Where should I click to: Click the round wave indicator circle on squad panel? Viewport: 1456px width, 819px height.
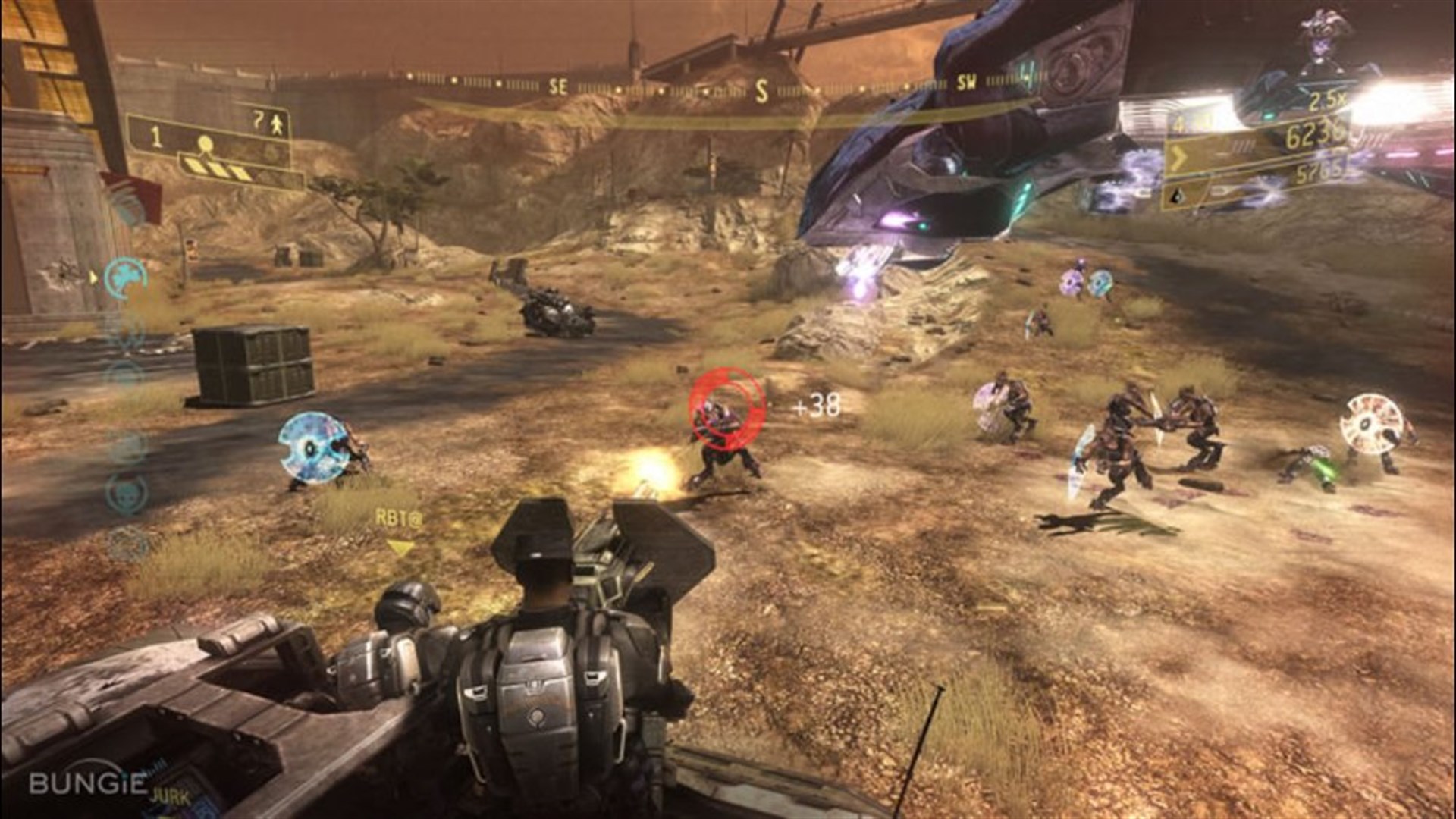tap(205, 143)
